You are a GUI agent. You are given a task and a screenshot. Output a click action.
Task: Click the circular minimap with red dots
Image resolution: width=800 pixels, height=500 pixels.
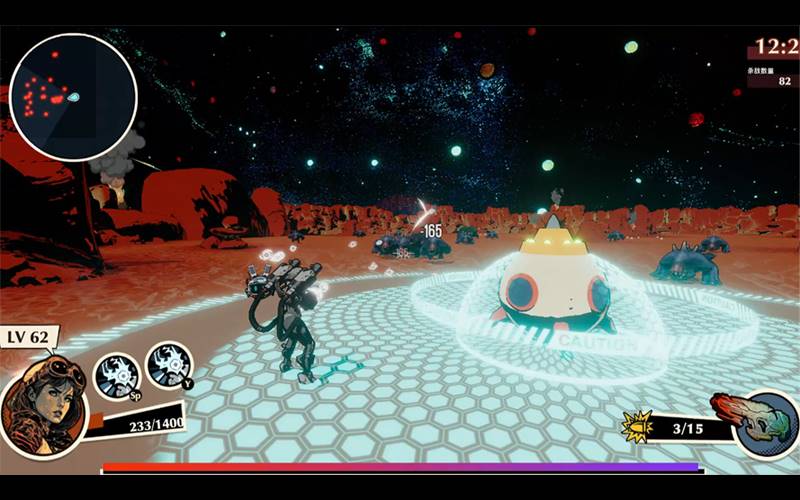pyautogui.click(x=73, y=97)
